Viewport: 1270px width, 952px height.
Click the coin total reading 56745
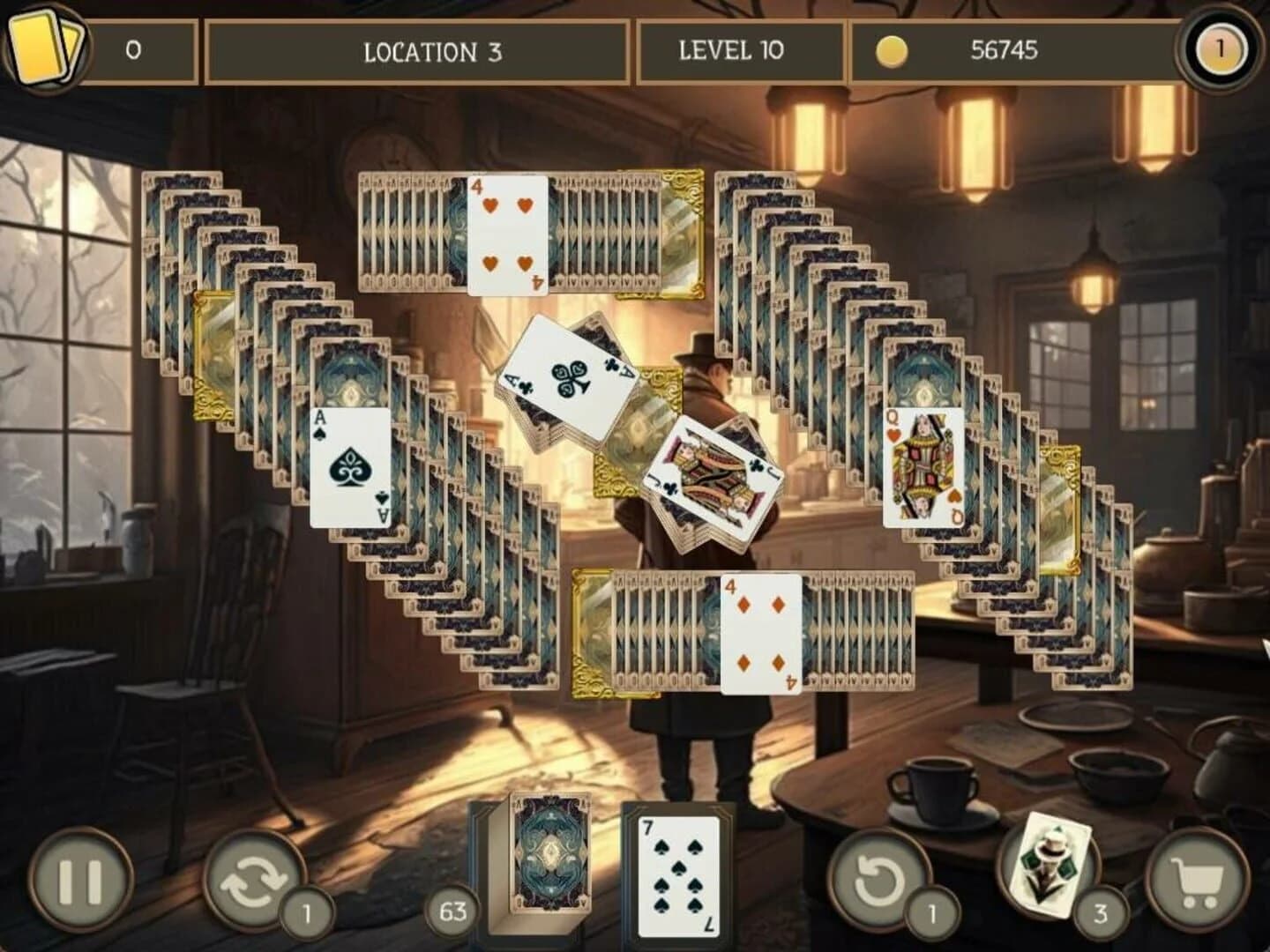(1005, 51)
